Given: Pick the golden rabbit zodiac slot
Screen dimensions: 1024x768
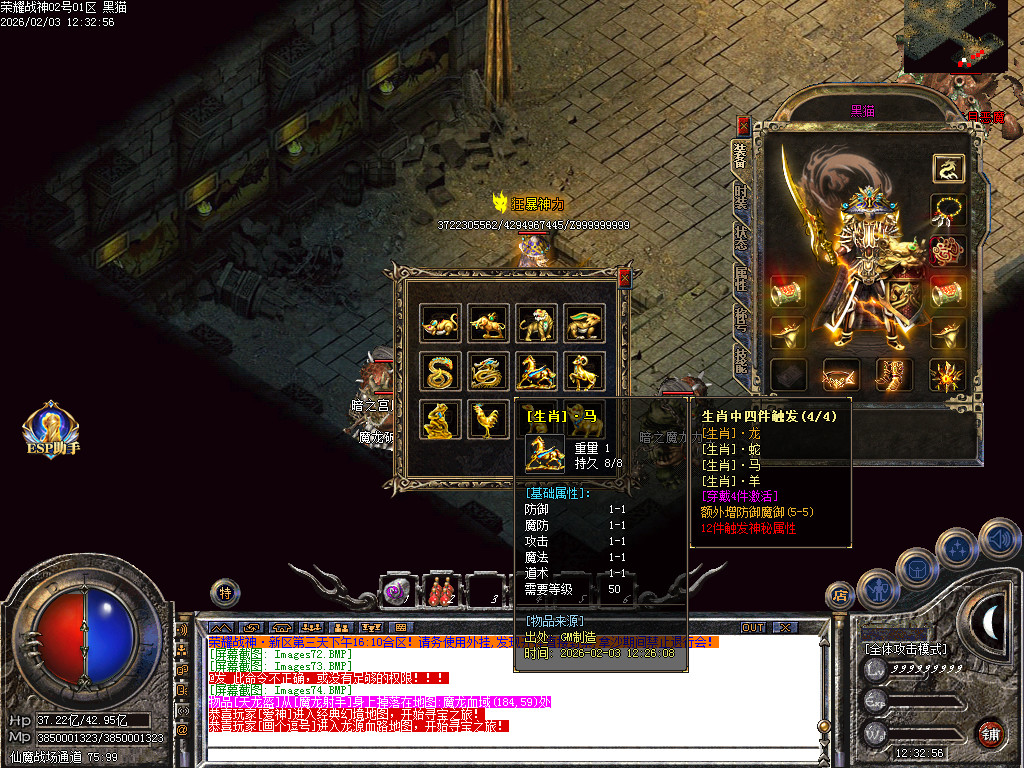Looking at the screenshot, I should [x=584, y=323].
